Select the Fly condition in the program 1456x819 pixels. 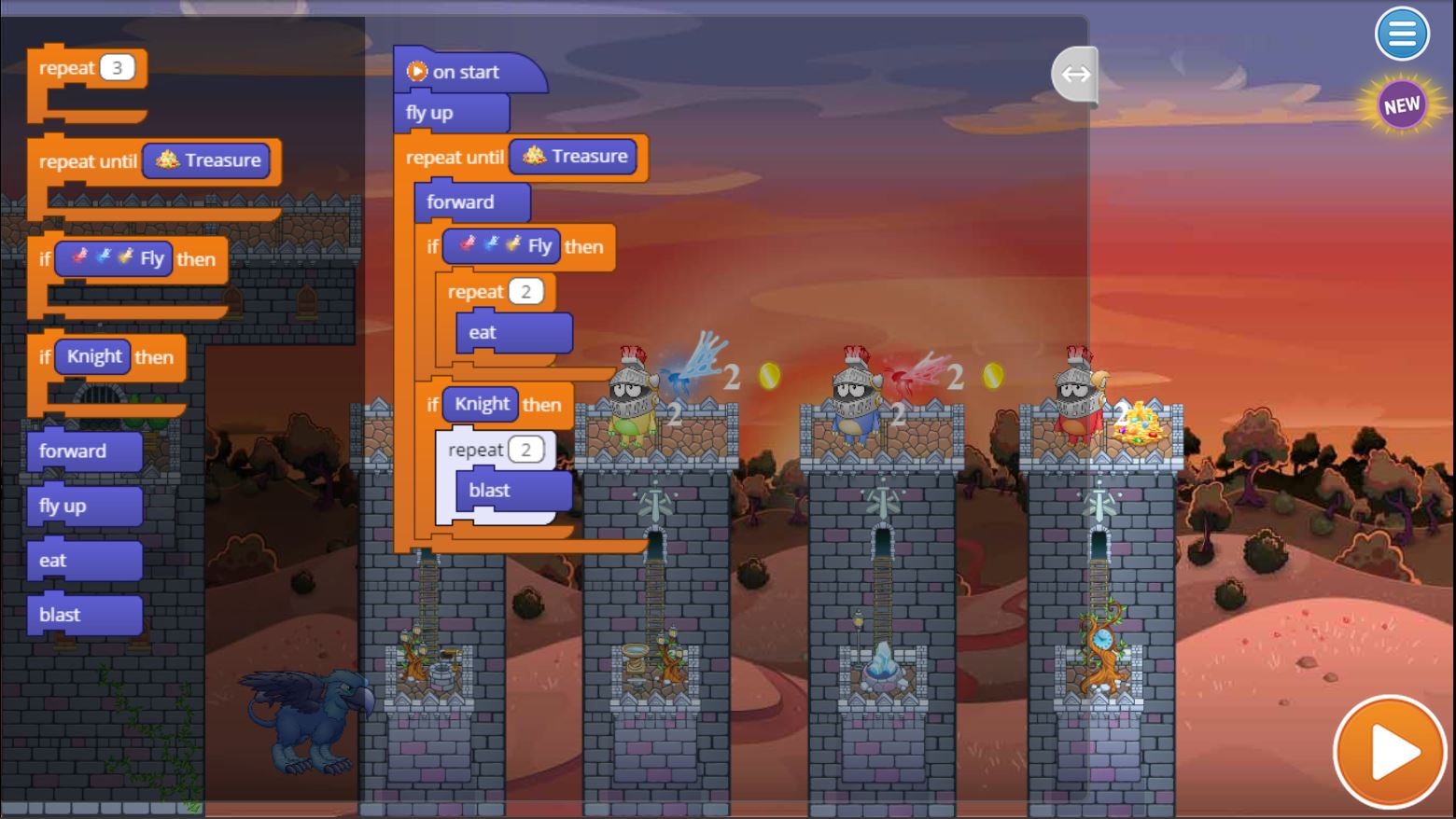pyautogui.click(x=501, y=246)
